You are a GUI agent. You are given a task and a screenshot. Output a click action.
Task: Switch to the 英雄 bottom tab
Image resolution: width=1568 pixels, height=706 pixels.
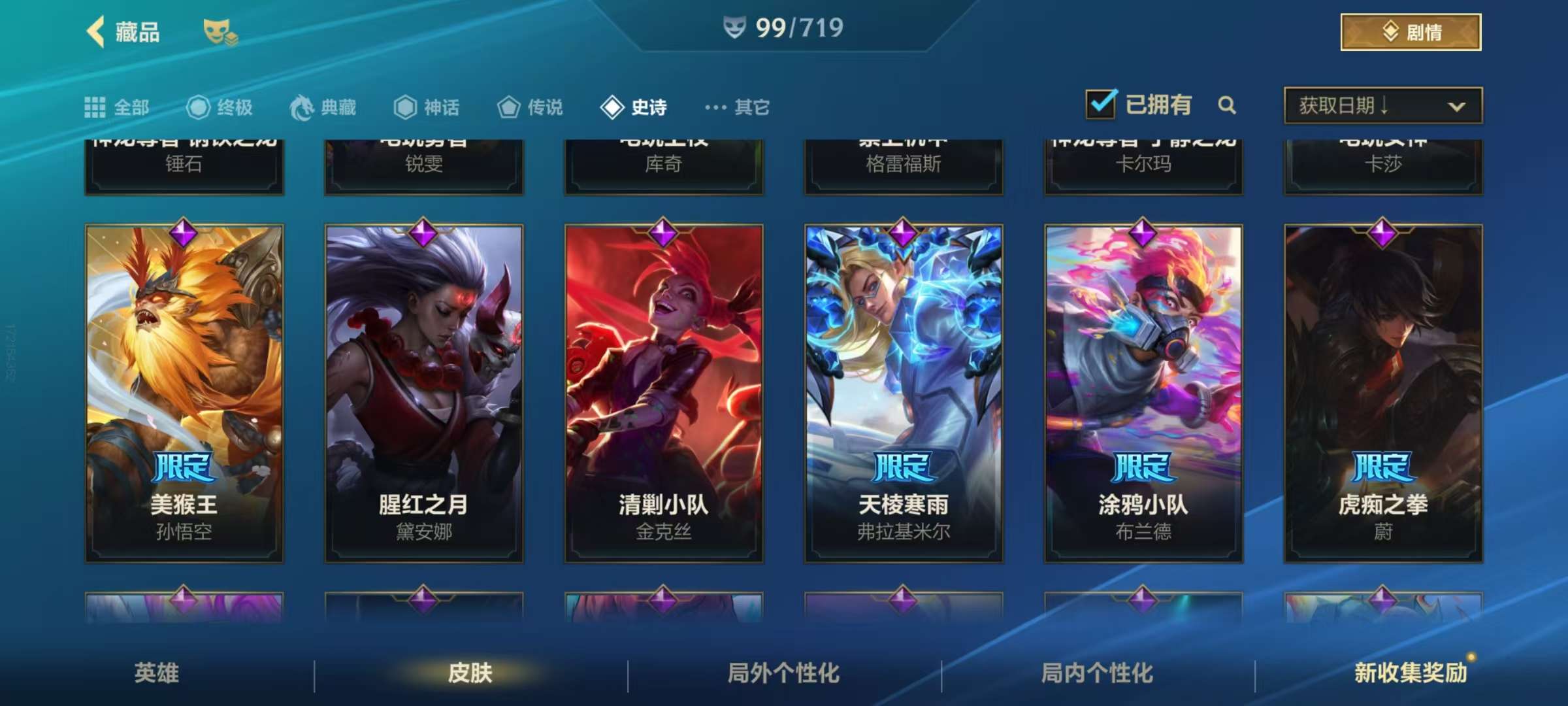(157, 673)
